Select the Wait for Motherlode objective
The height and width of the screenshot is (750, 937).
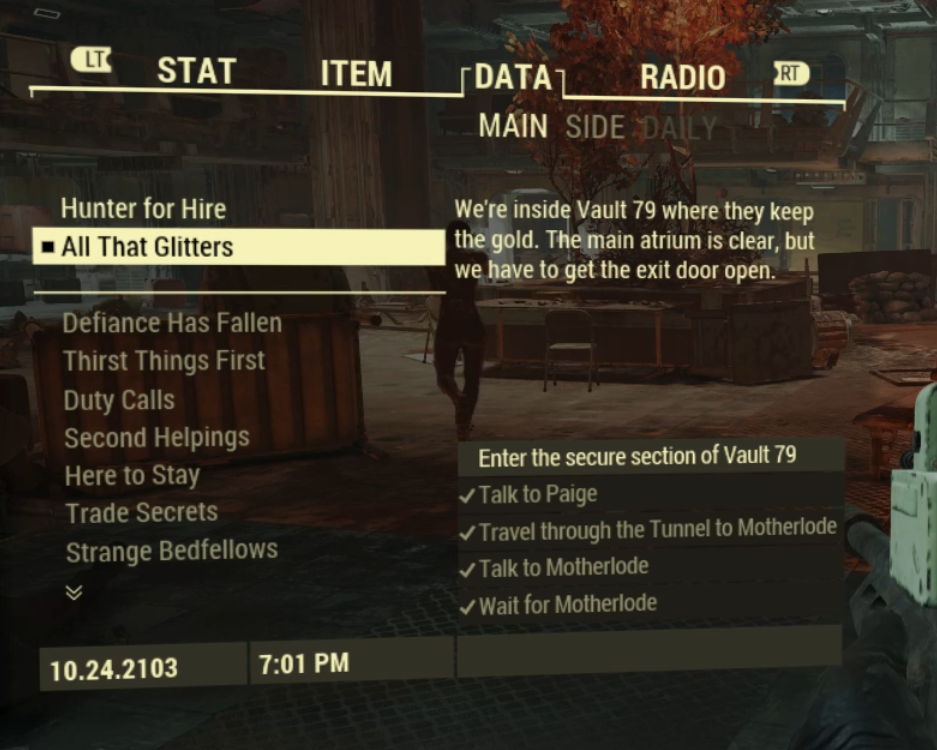(x=567, y=604)
